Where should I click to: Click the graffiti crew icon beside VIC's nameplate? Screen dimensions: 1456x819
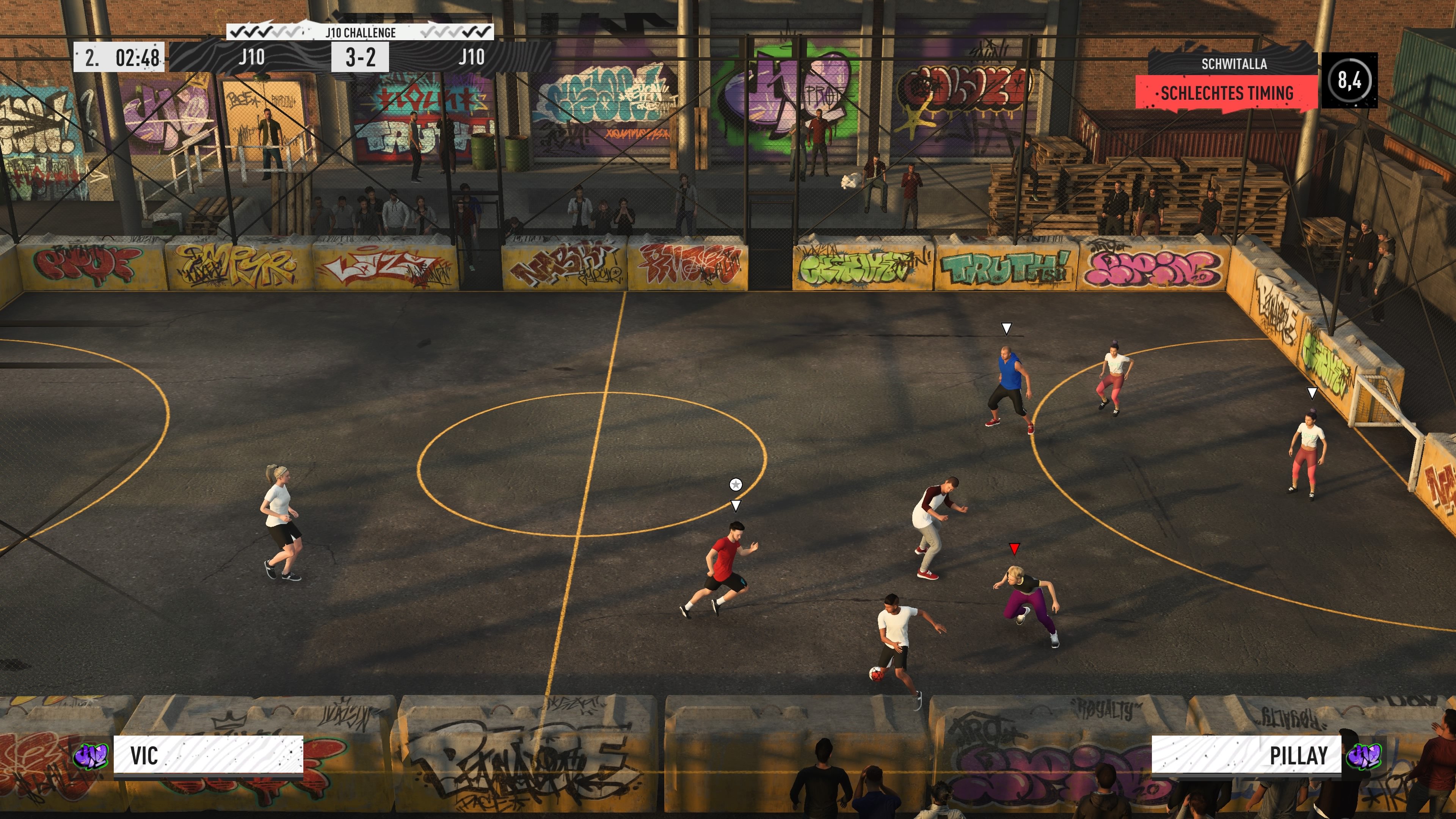(x=91, y=756)
